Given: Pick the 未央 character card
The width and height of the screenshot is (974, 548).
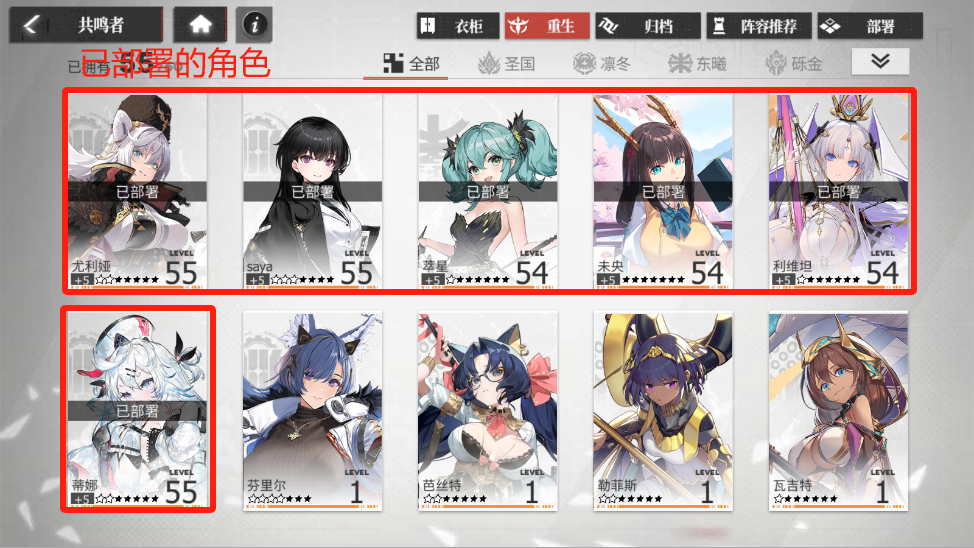Looking at the screenshot, I should click(662, 192).
